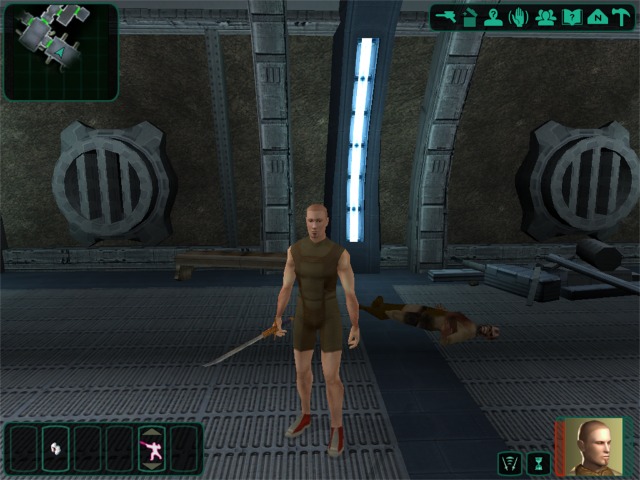Open the party group icon

[x=545, y=16]
